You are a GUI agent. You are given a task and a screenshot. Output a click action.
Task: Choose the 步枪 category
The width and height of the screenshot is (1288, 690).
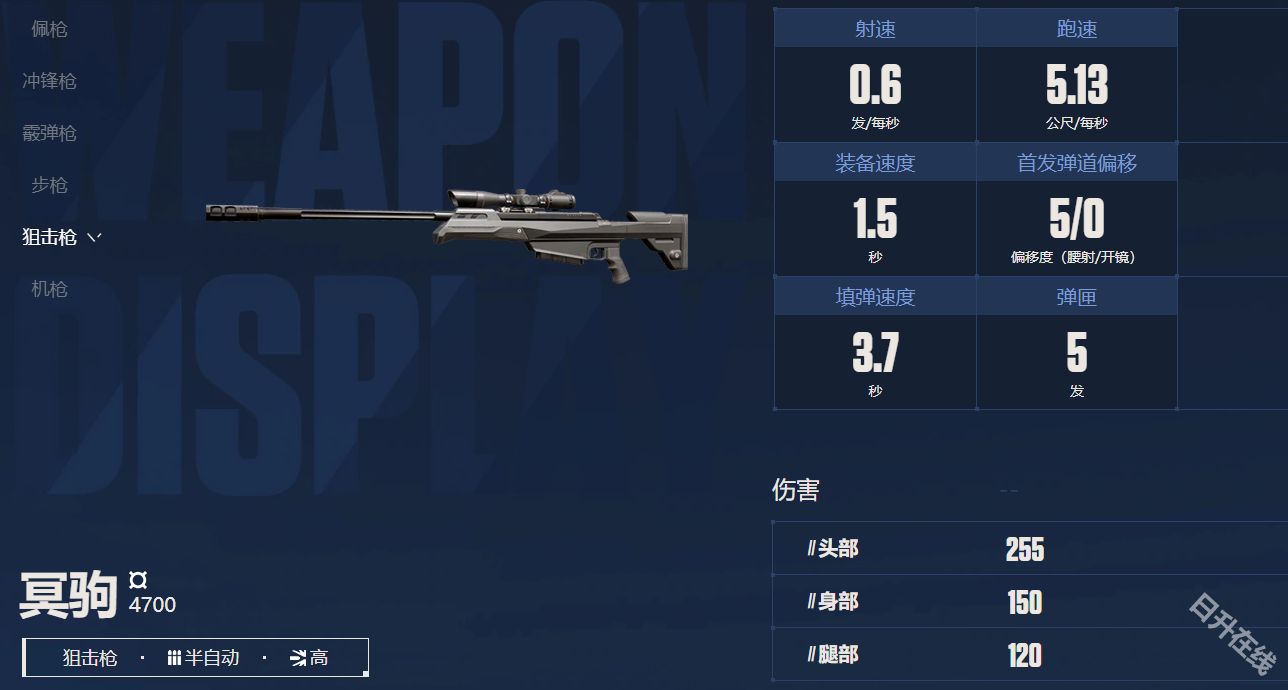click(49, 185)
